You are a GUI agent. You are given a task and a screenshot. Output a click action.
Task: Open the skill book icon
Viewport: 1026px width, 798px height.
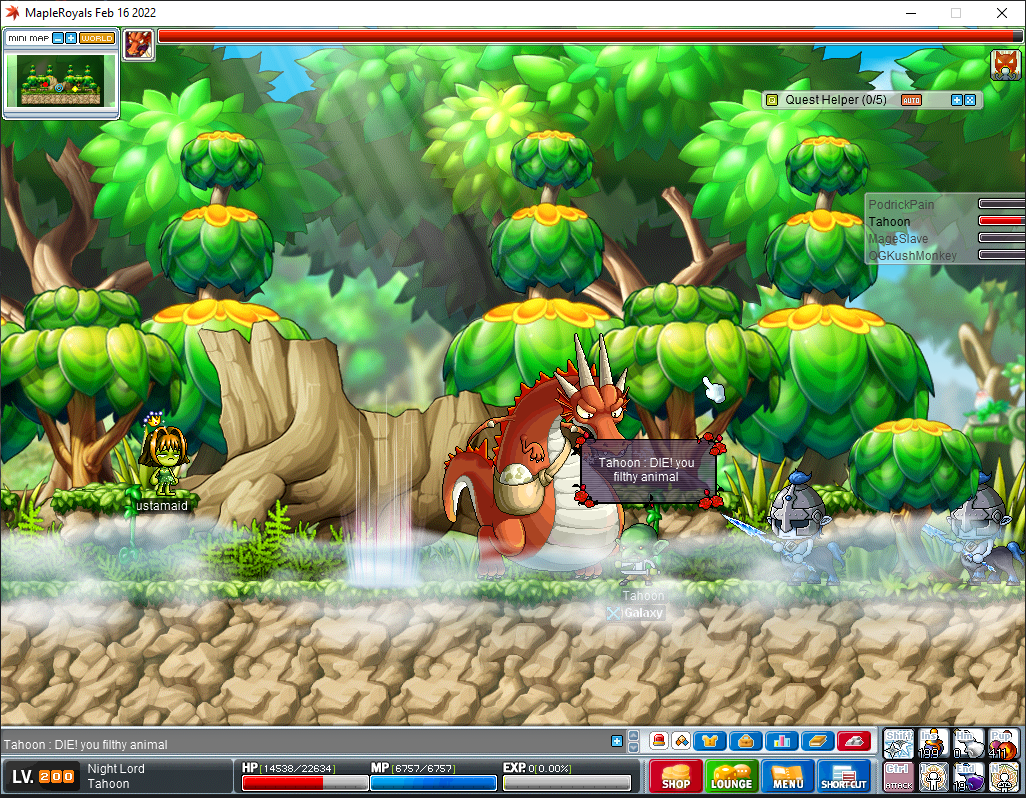[817, 741]
